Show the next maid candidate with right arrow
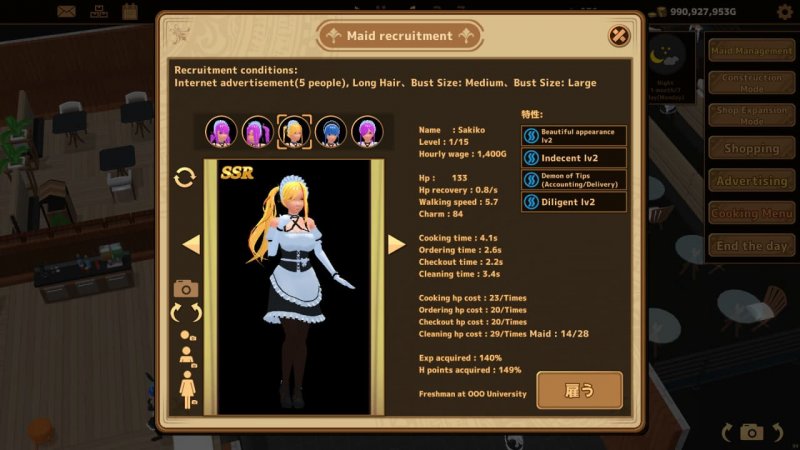Image resolution: width=800 pixels, height=450 pixels. click(x=396, y=244)
